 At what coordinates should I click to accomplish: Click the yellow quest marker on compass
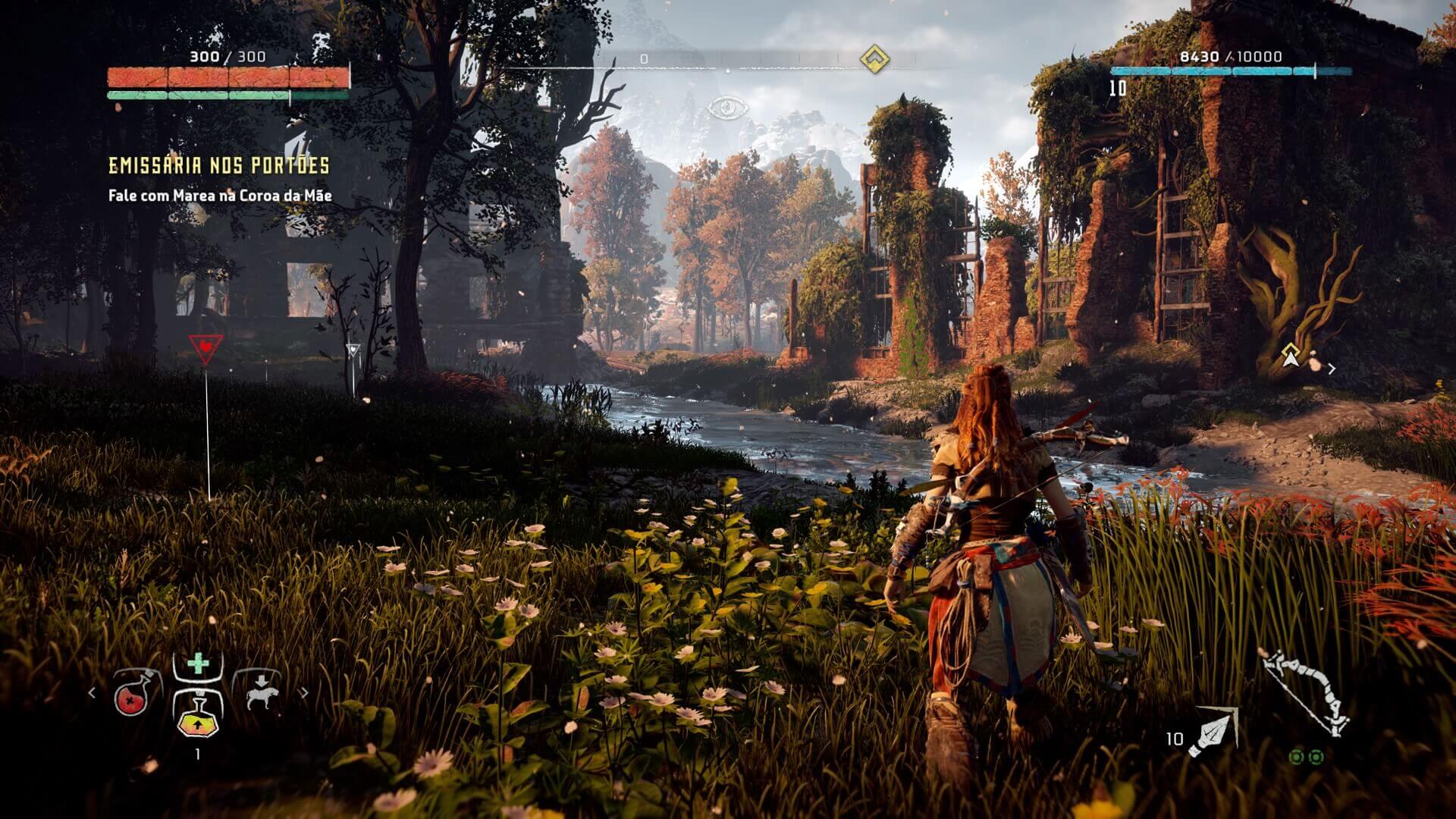(x=875, y=58)
